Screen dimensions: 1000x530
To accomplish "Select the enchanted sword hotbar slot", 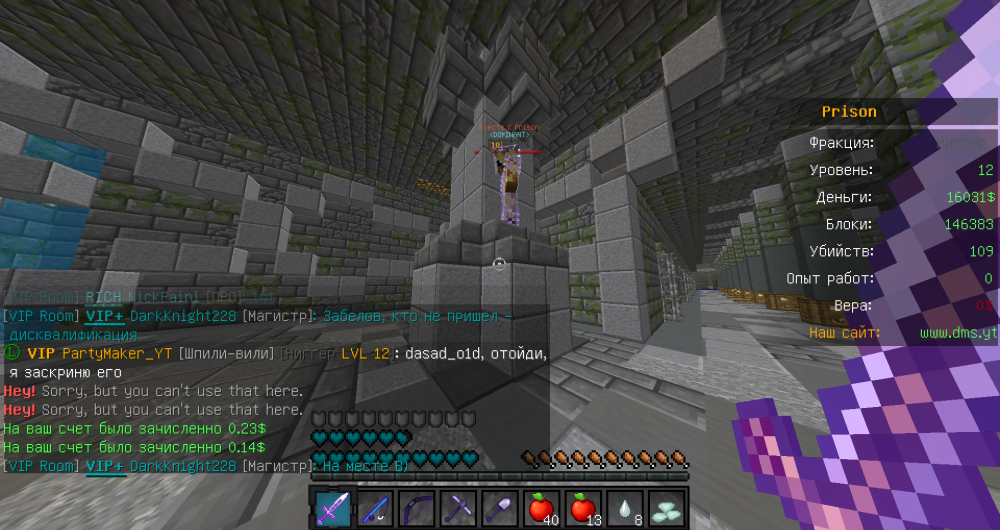I will click(333, 508).
